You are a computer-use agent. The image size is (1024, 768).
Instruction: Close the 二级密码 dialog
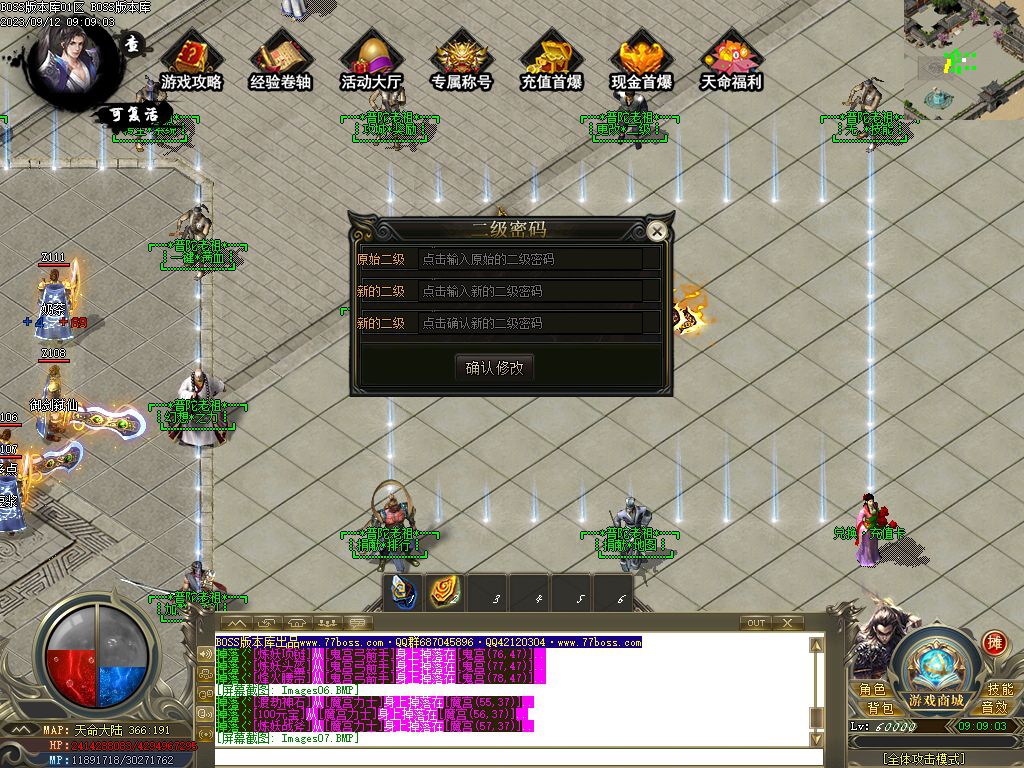point(657,232)
